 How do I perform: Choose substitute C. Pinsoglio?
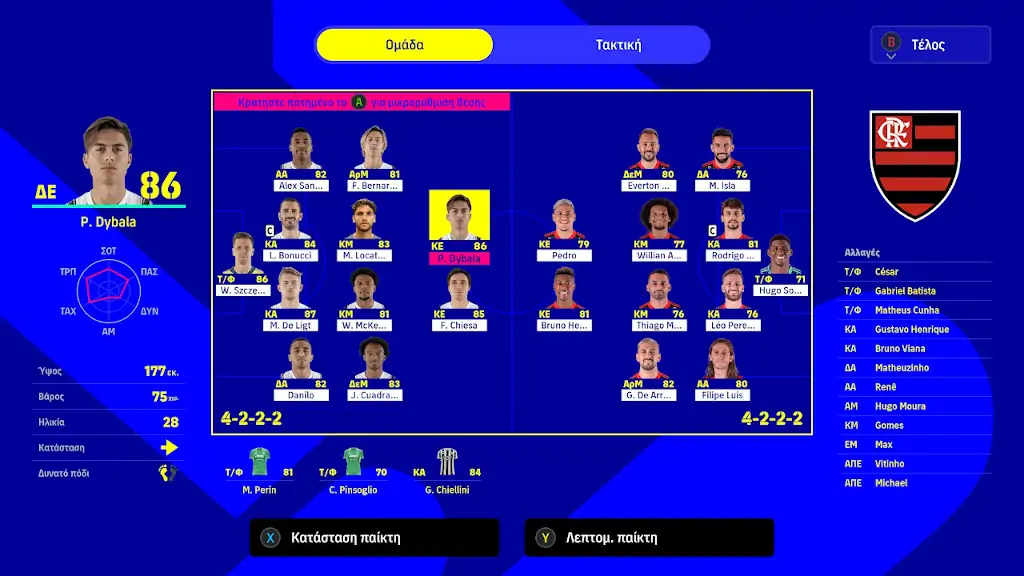pyautogui.click(x=353, y=470)
